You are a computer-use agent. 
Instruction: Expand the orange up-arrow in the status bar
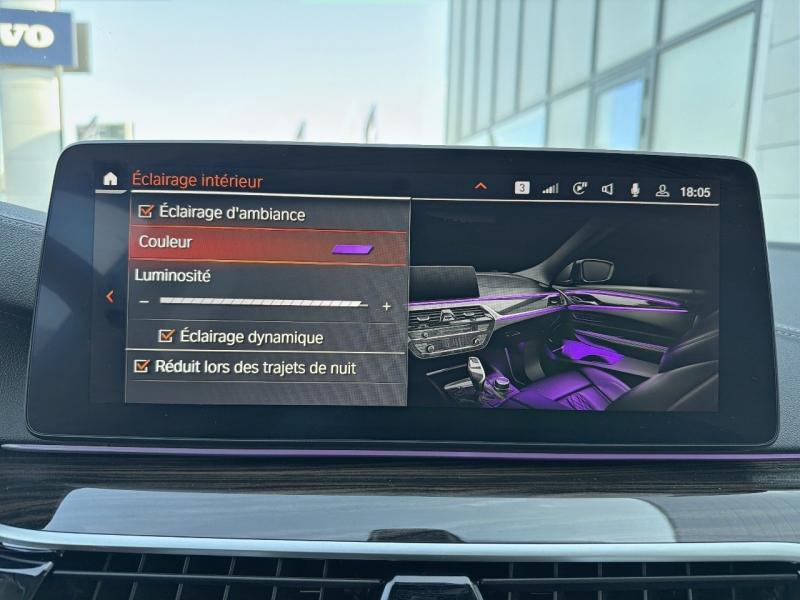click(x=481, y=186)
